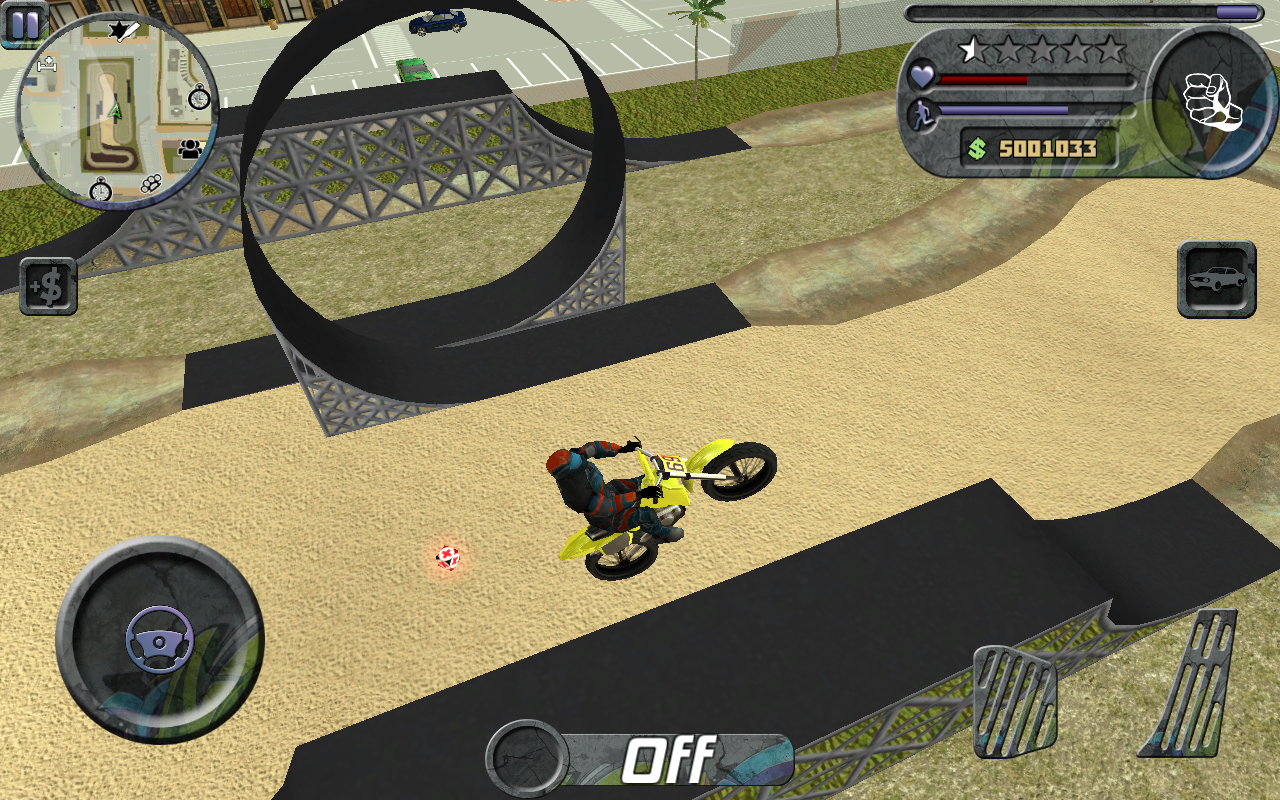Tap the stopwatch marker on the minimap

[198, 98]
